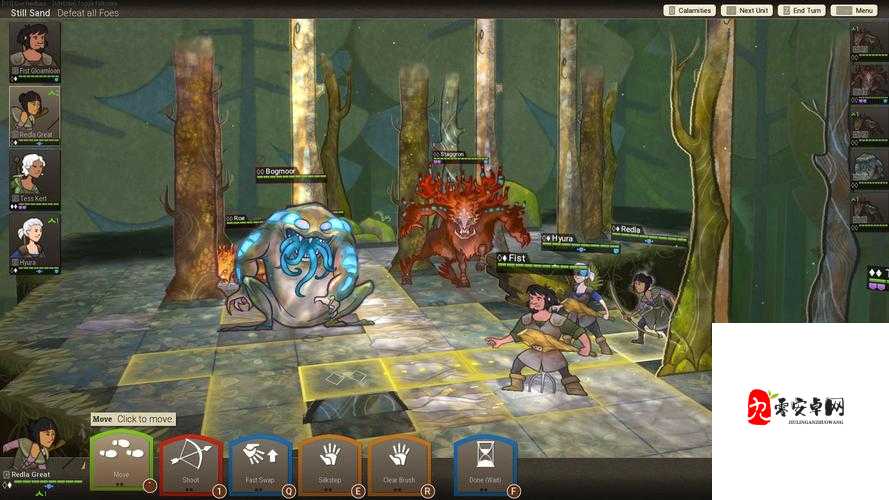Open the Menu button
This screenshot has width=889, height=500.
pyautogui.click(x=856, y=10)
